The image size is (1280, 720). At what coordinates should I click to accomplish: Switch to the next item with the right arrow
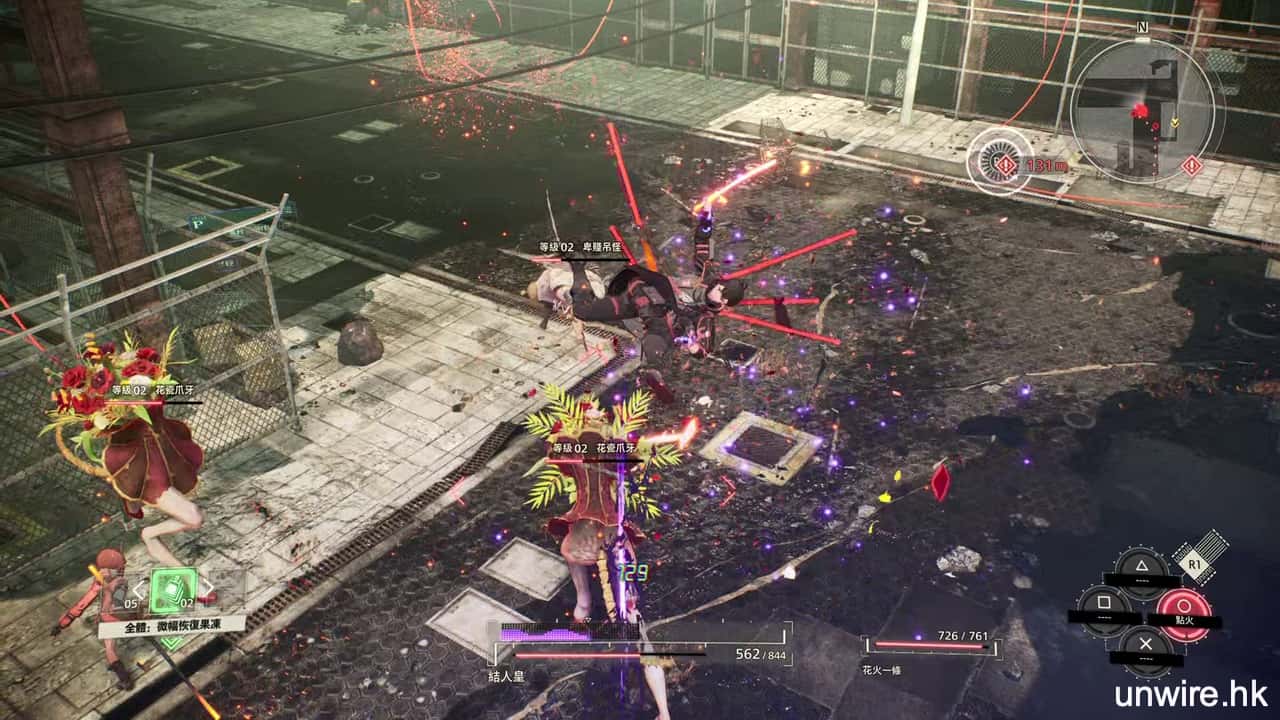208,590
